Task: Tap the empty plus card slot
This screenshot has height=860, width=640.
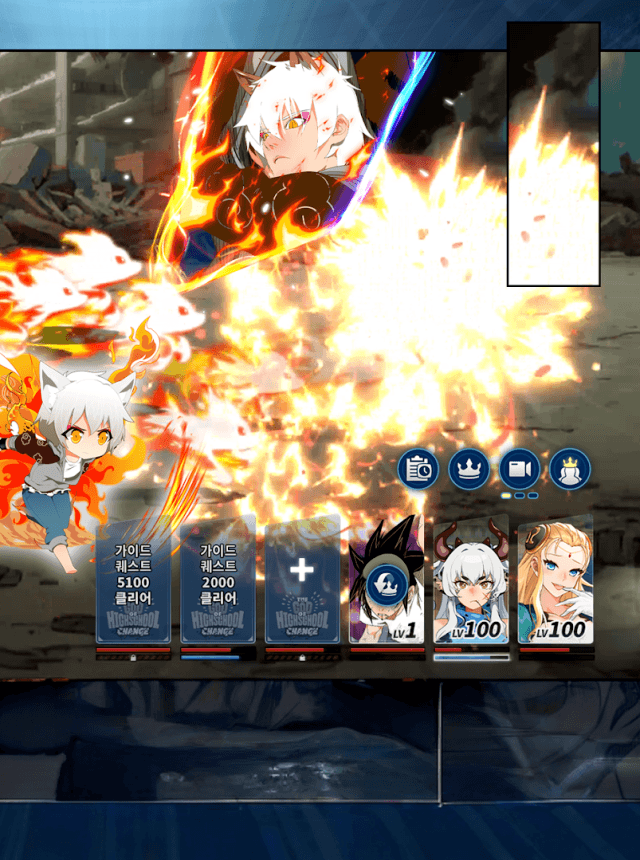Action: point(301,580)
